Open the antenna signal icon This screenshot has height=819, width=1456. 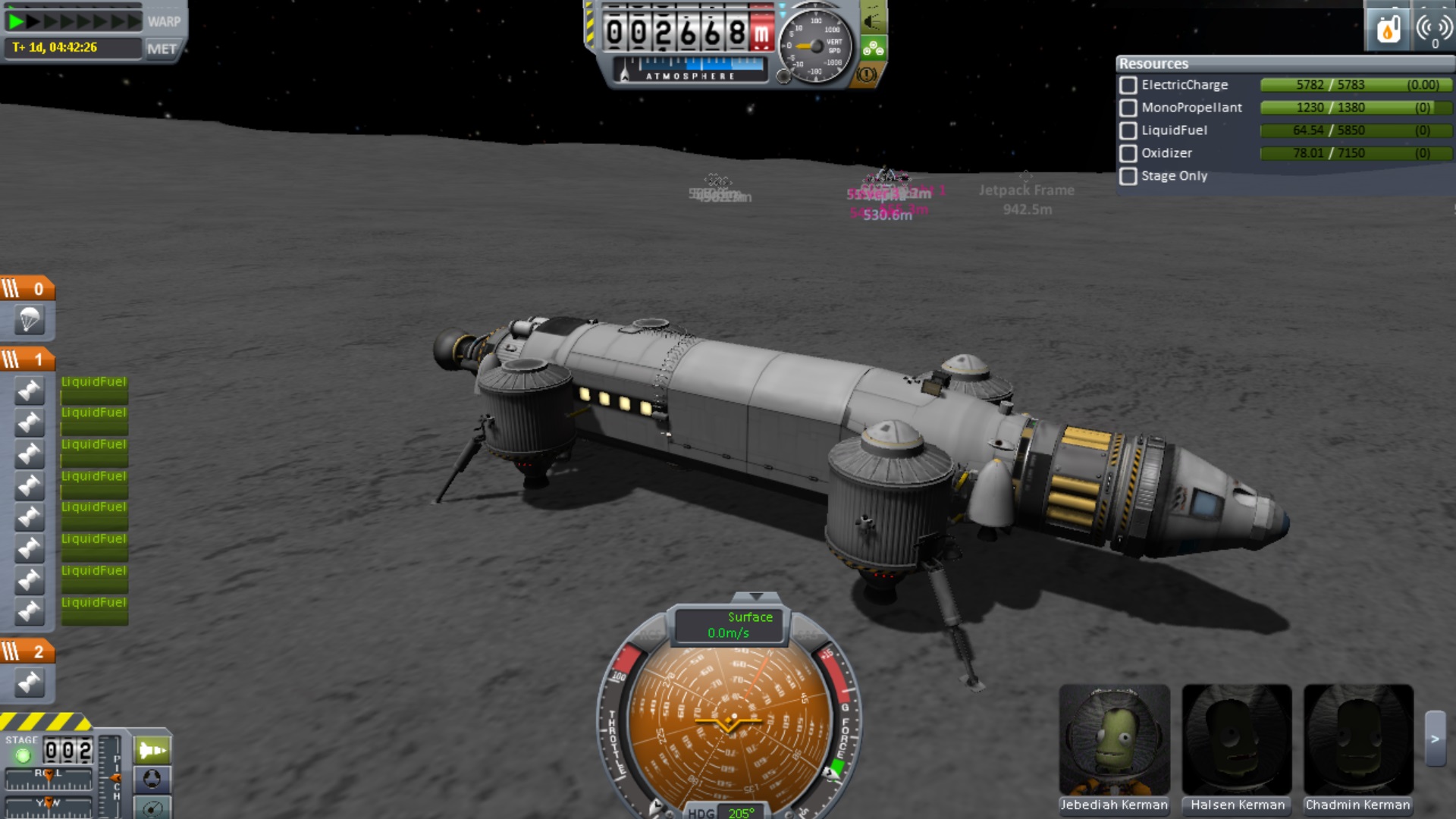[x=1433, y=30]
